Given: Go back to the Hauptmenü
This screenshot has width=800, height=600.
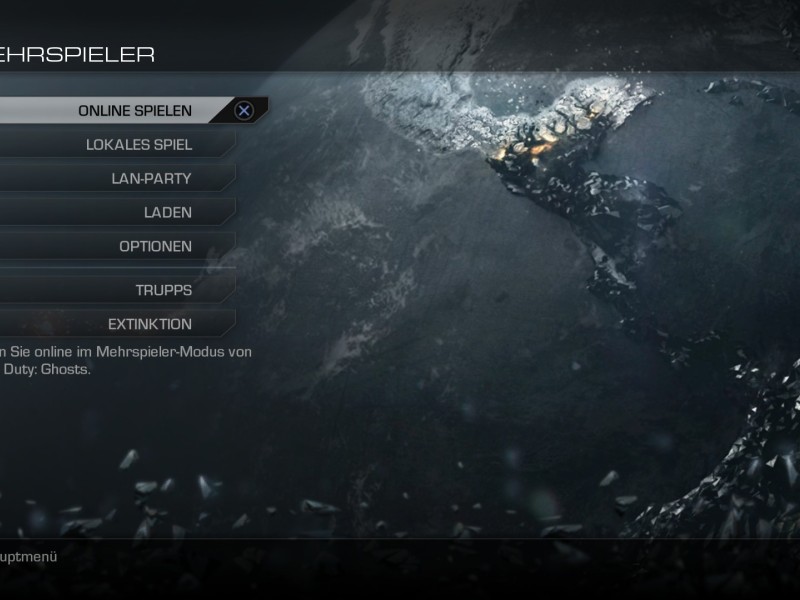Looking at the screenshot, I should tap(28, 557).
